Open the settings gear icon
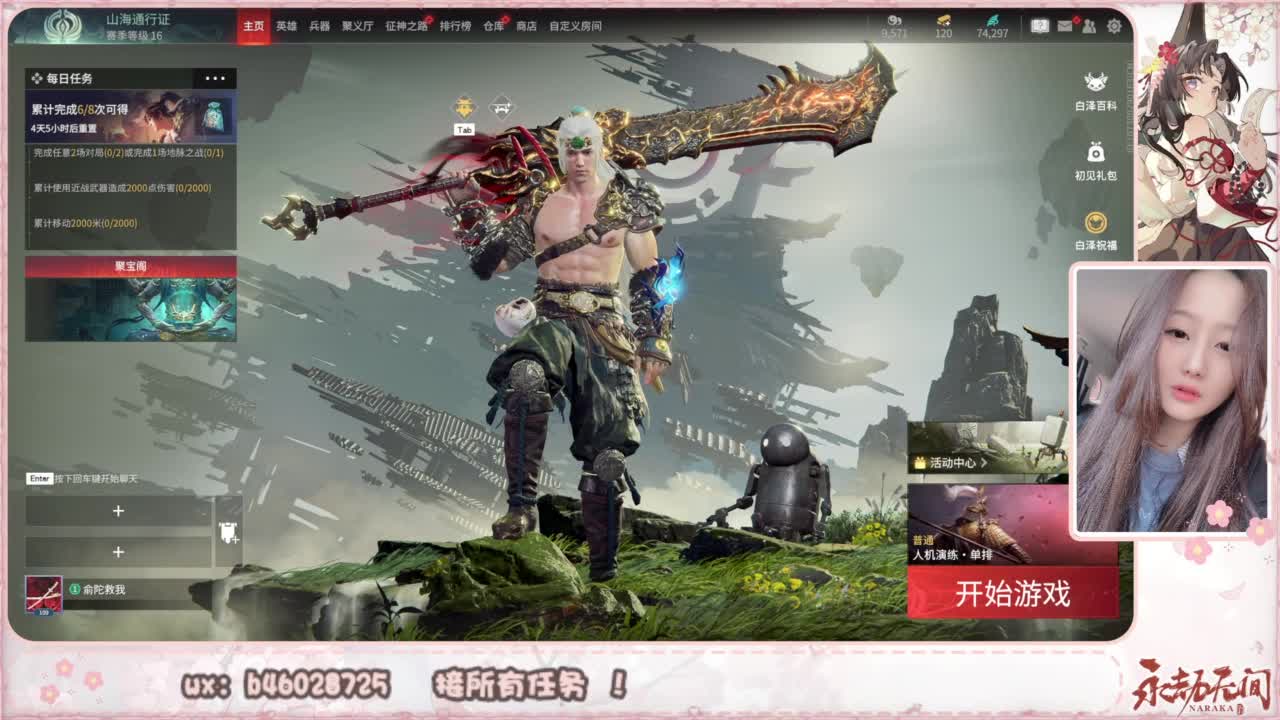 (x=1113, y=26)
